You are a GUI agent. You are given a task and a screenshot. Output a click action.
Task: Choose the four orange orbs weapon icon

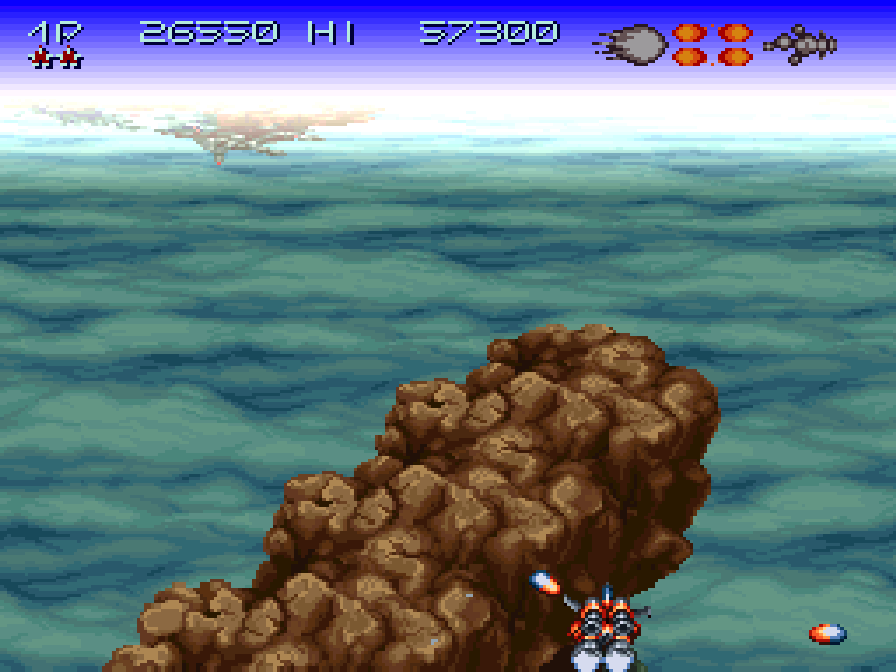pyautogui.click(x=712, y=44)
